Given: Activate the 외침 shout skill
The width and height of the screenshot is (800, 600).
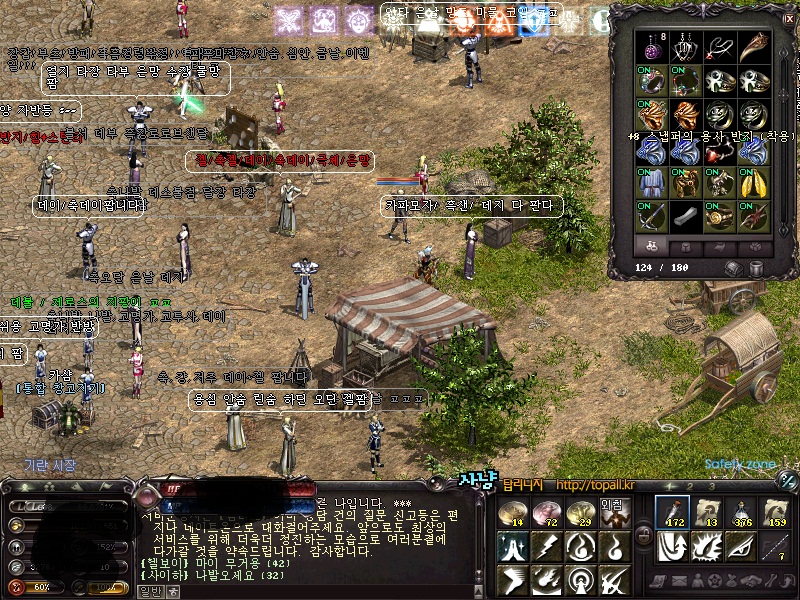Looking at the screenshot, I should coord(612,512).
